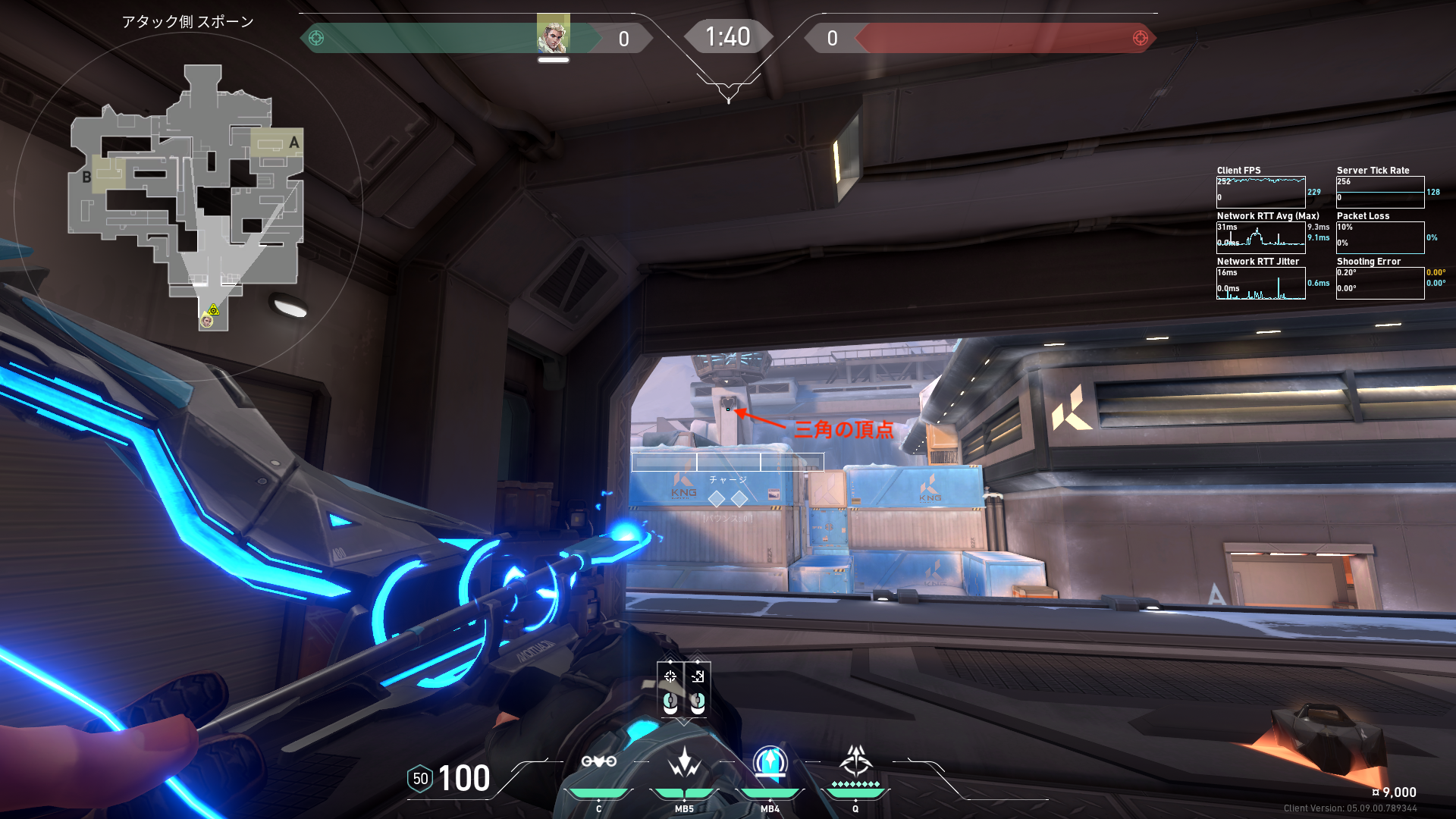Click the green attacker team emblem
The image size is (1456, 819).
click(316, 38)
